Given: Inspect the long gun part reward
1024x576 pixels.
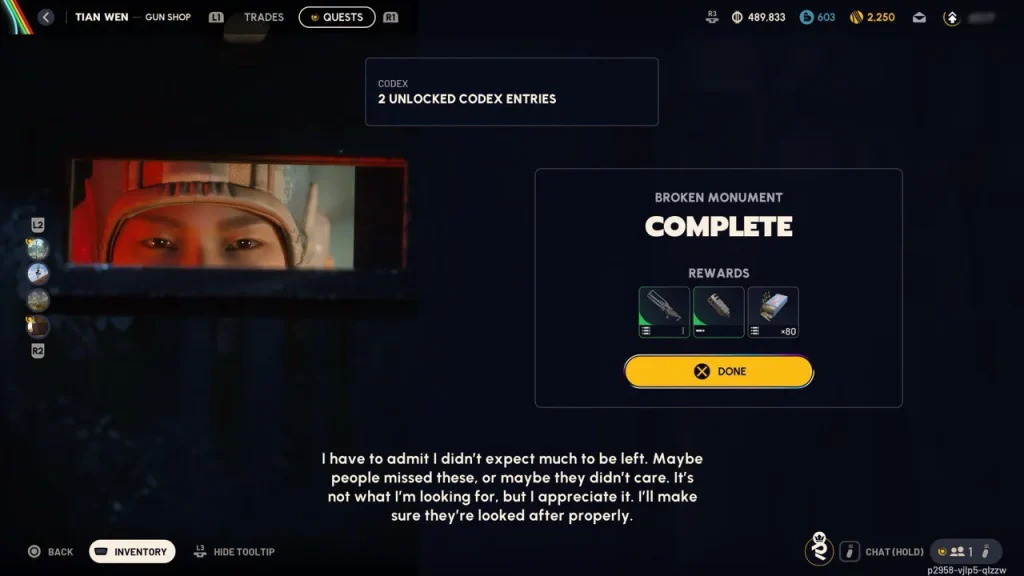Looking at the screenshot, I should point(664,312).
